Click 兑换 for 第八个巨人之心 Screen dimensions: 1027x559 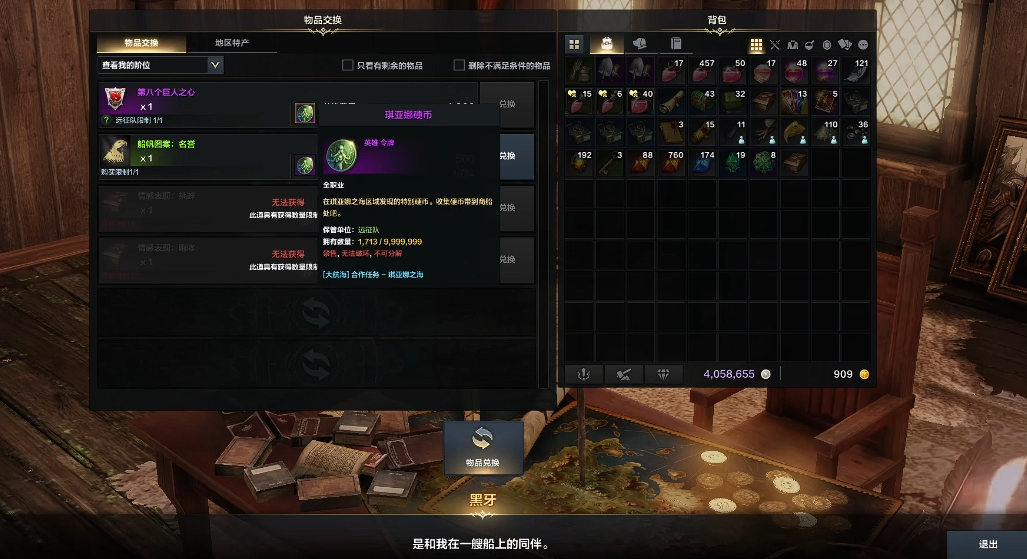pyautogui.click(x=507, y=104)
